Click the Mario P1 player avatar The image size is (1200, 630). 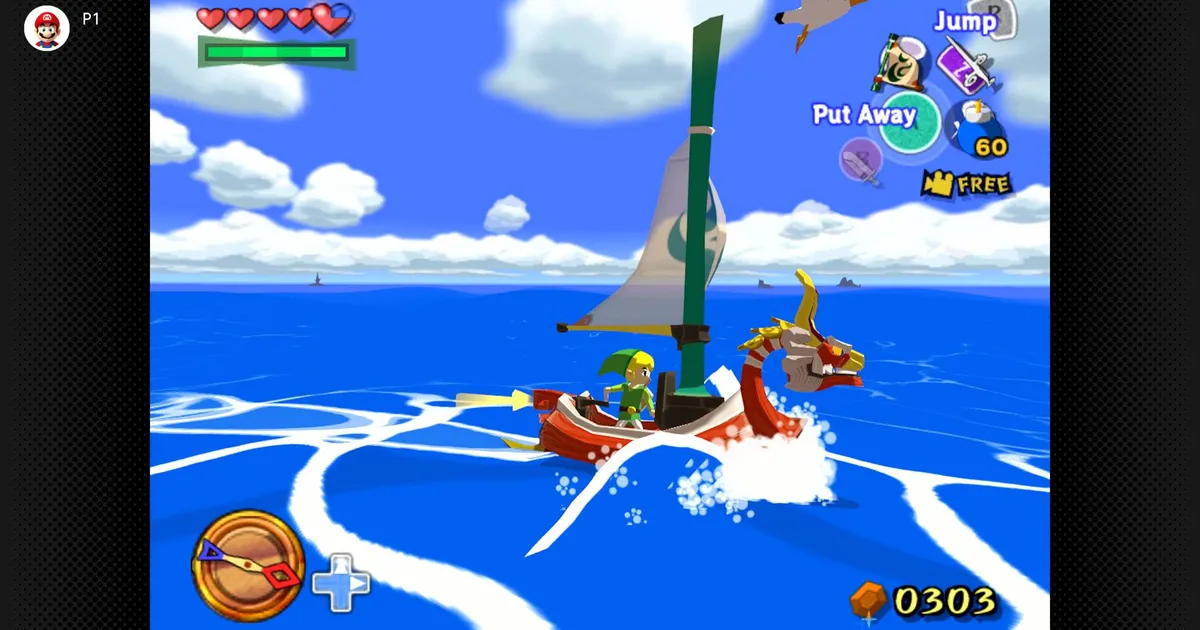pos(47,28)
